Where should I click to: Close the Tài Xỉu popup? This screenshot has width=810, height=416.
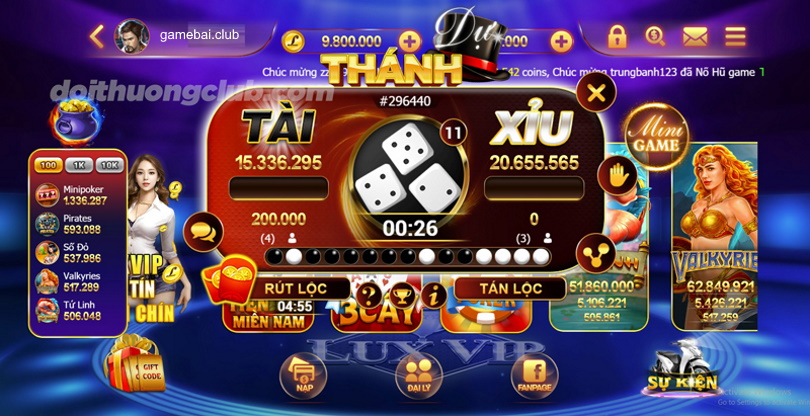pos(596,94)
